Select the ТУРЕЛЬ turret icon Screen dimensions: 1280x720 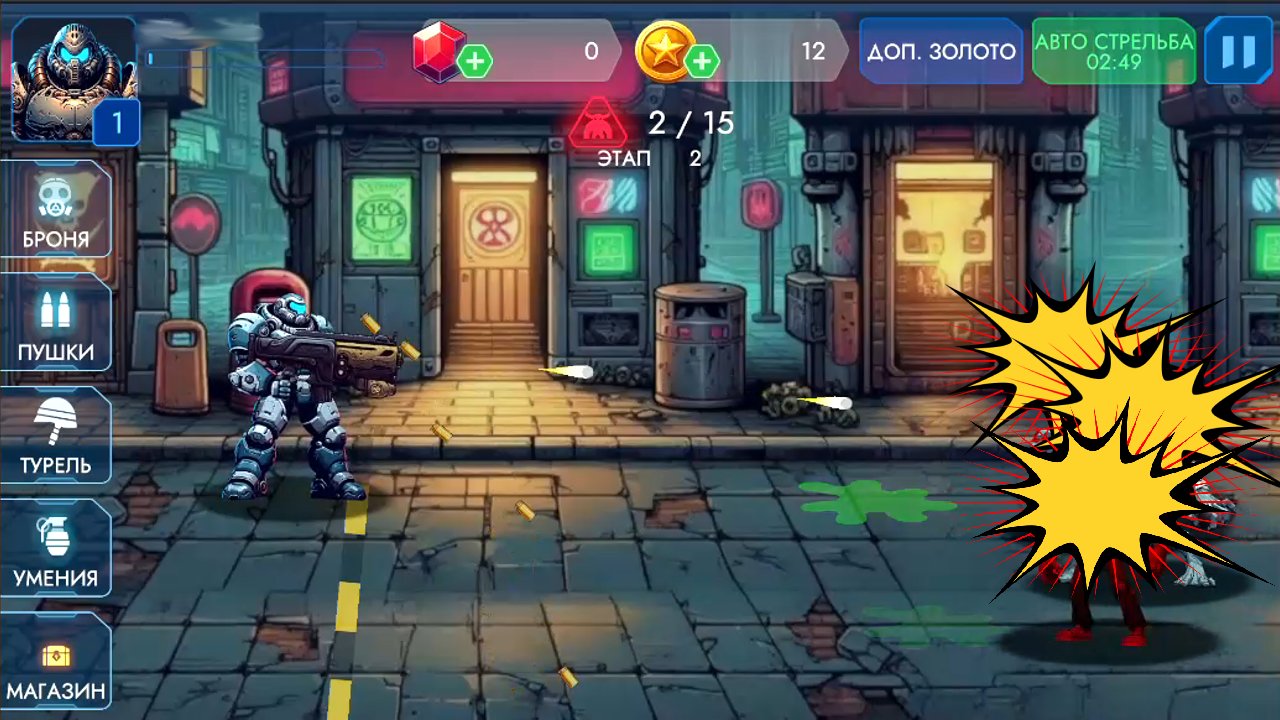click(x=57, y=435)
